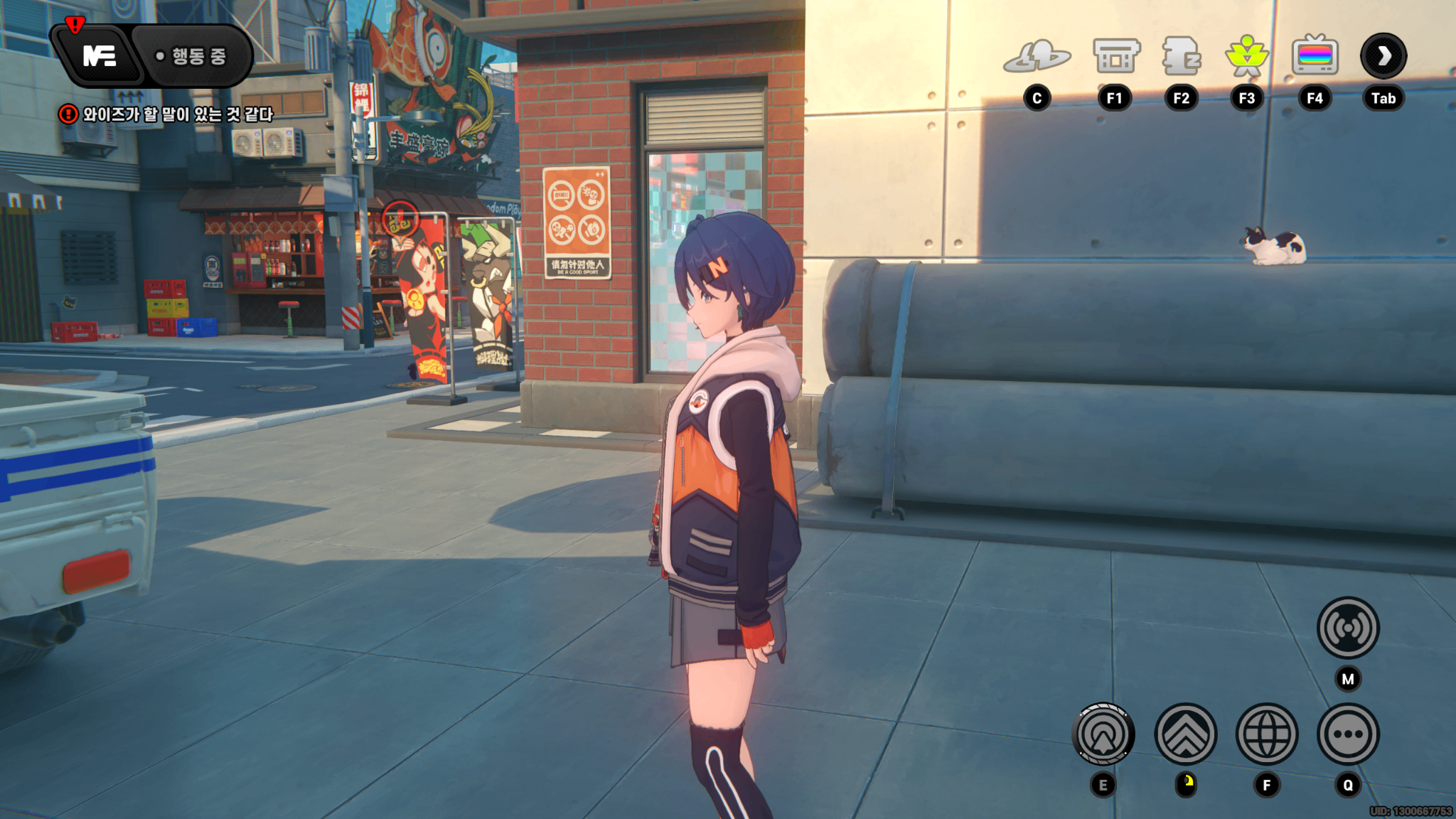Open the rainbow television icon

pos(1315,57)
